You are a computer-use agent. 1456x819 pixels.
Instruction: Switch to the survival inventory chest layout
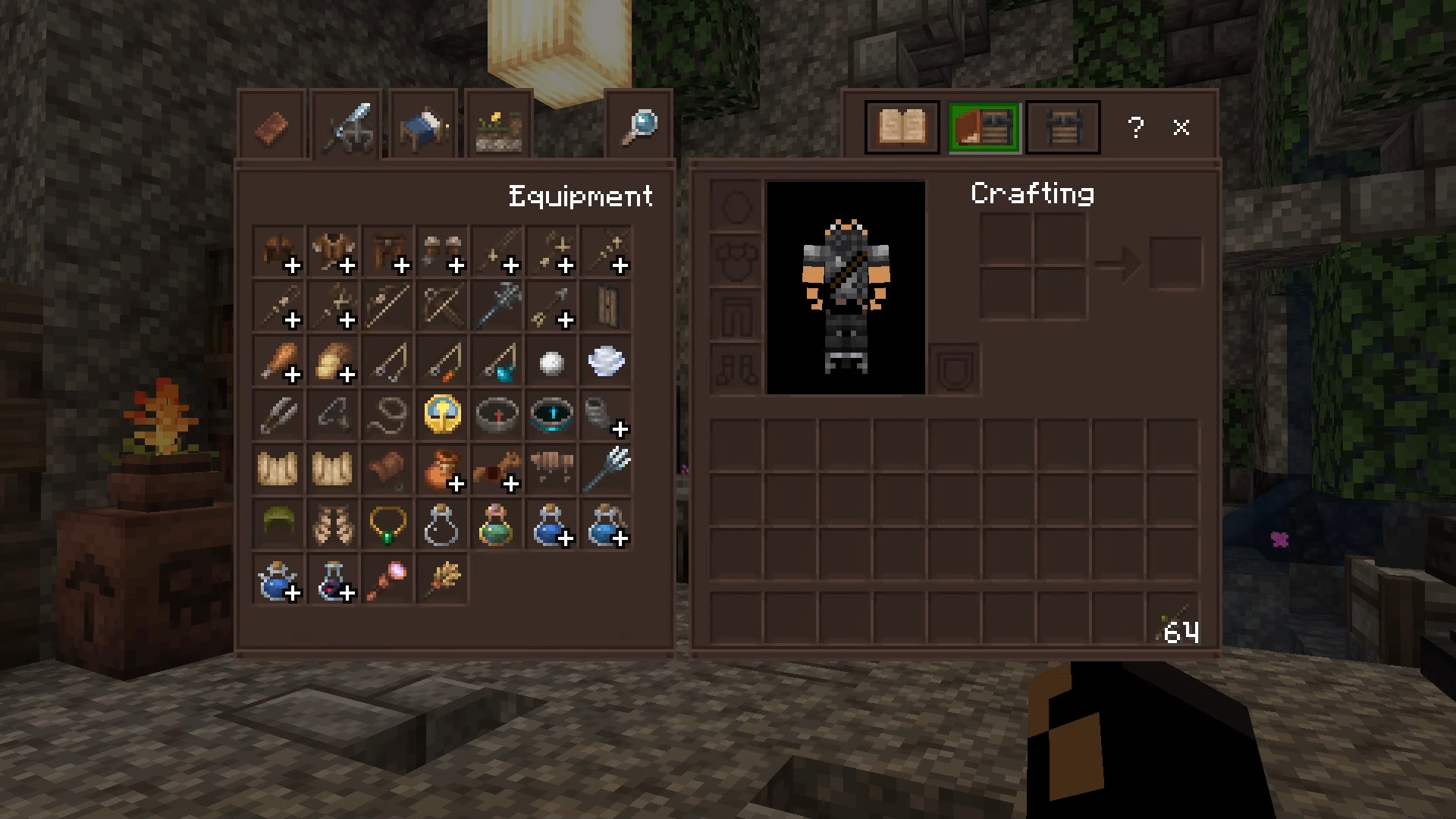(x=1062, y=127)
